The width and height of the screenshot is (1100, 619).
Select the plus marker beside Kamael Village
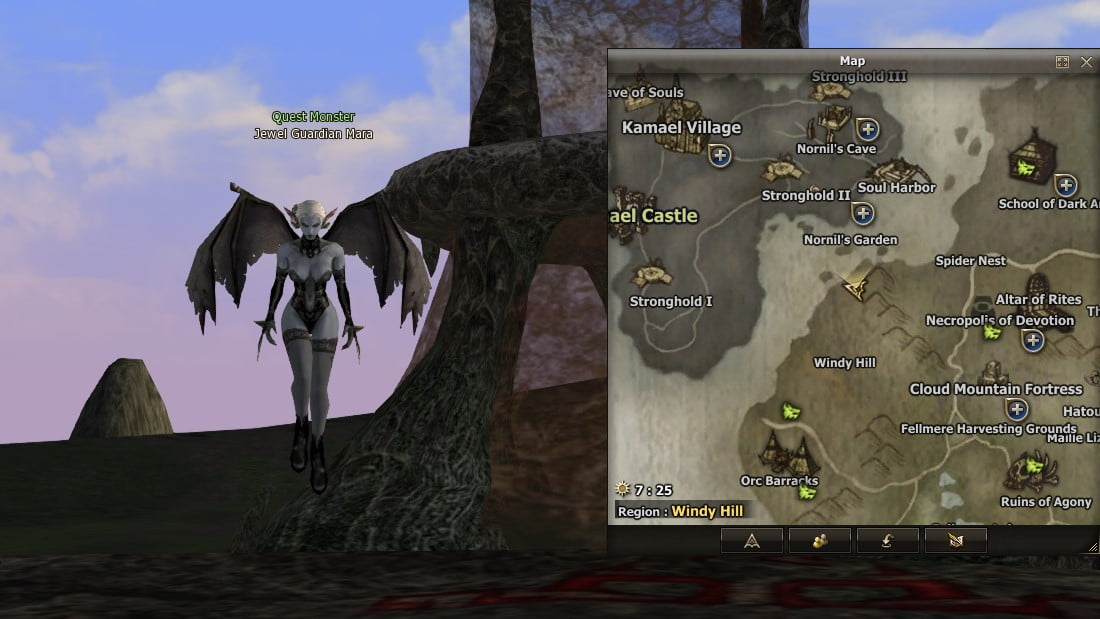click(720, 155)
